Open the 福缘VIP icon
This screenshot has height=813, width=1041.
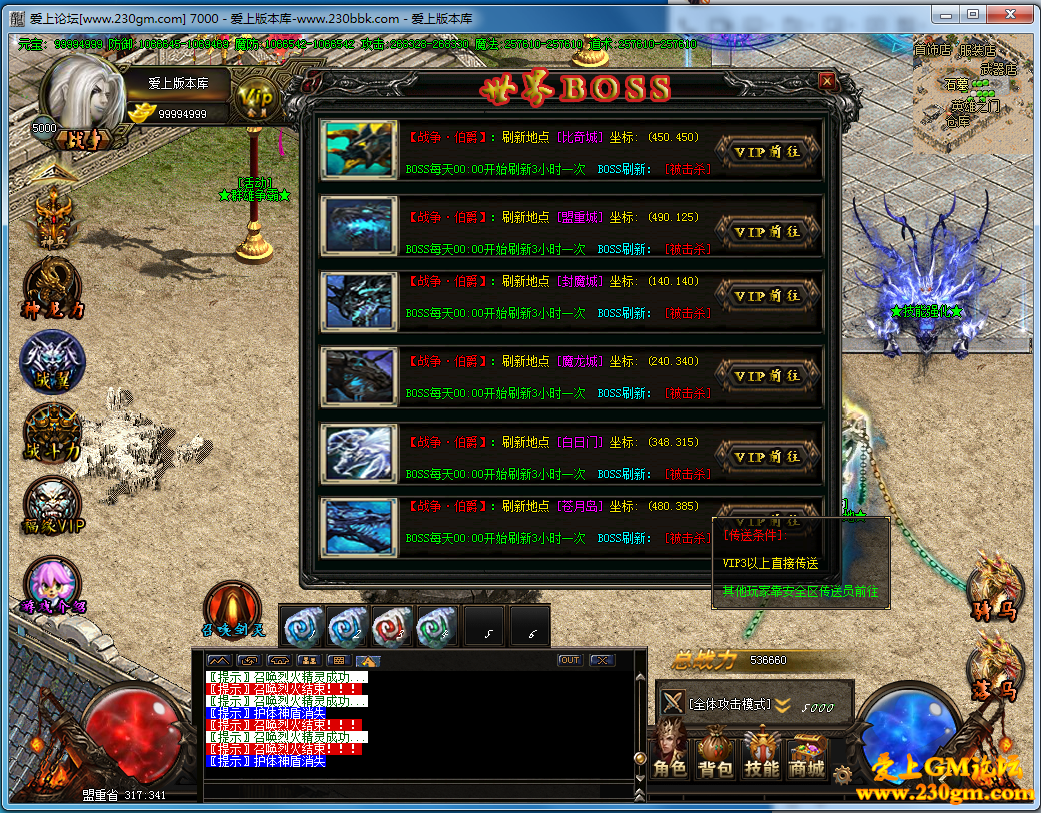[x=53, y=505]
